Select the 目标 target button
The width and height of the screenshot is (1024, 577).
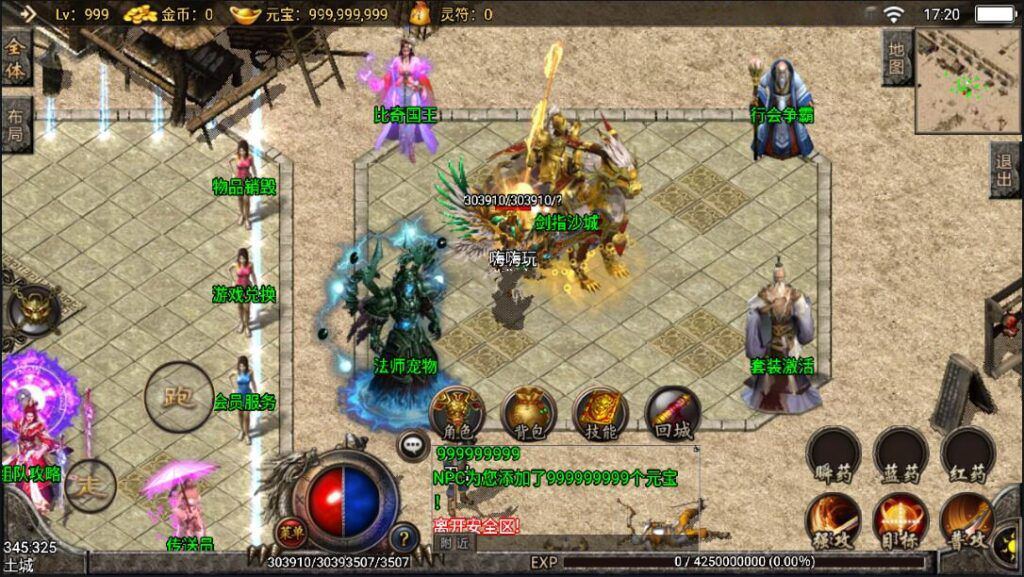pyautogui.click(x=901, y=519)
